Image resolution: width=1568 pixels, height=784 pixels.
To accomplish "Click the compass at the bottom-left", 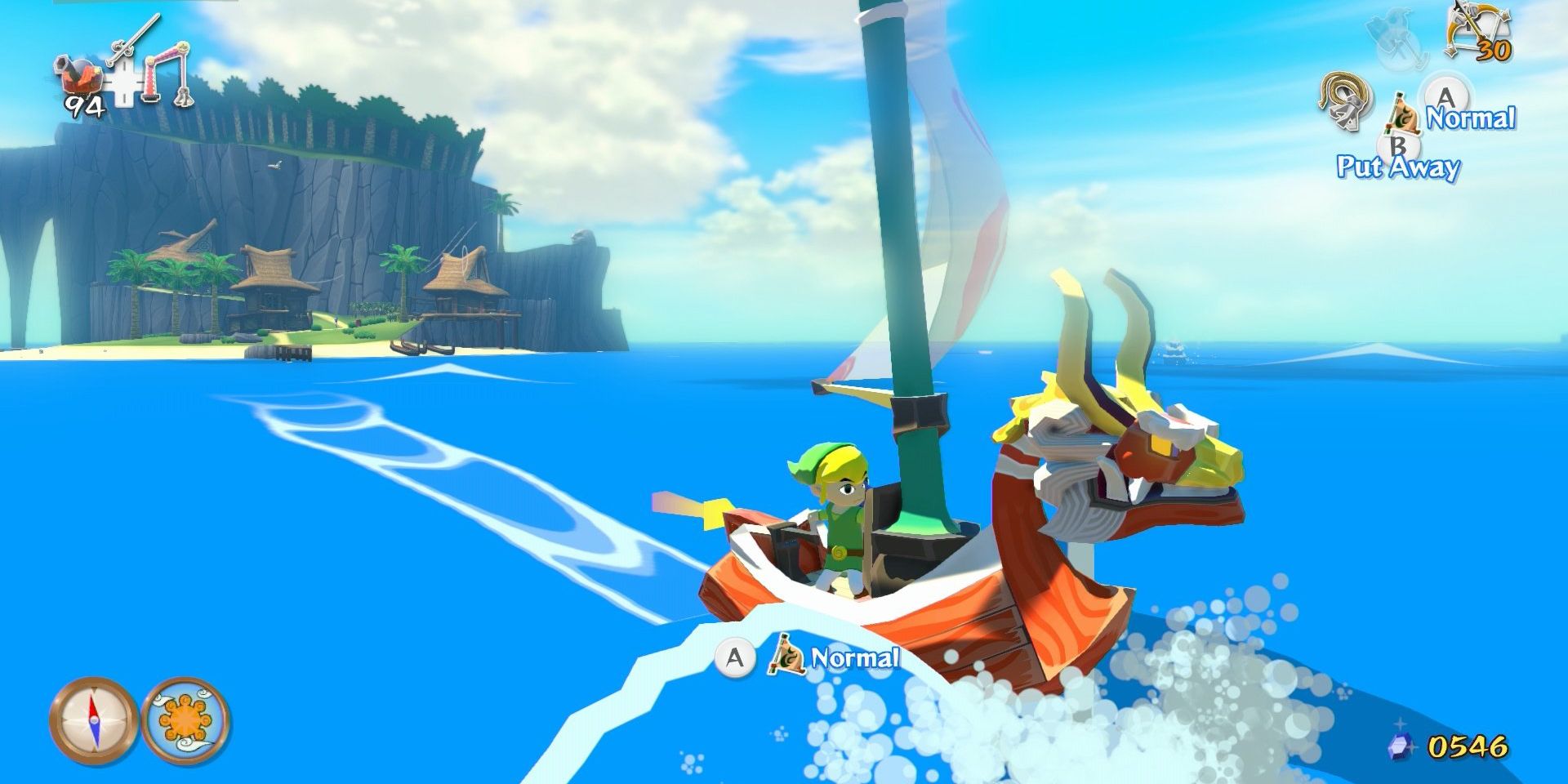I will pos(93,720).
